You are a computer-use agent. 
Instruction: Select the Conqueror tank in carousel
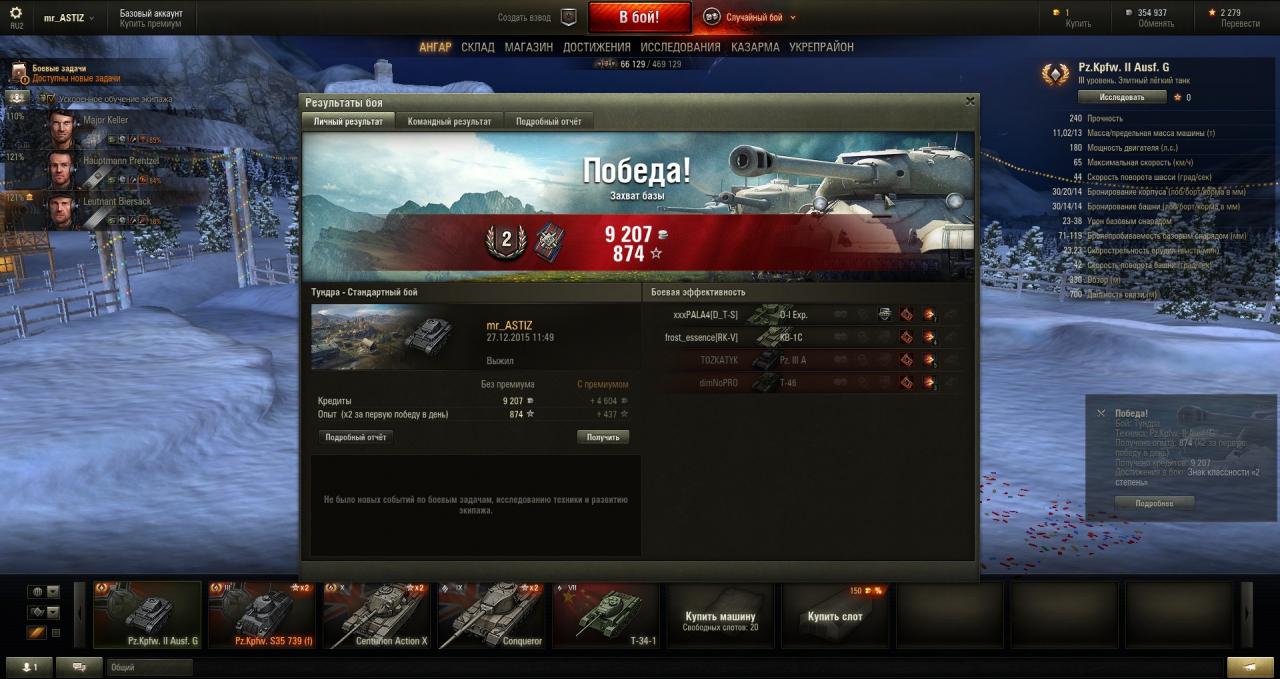492,615
